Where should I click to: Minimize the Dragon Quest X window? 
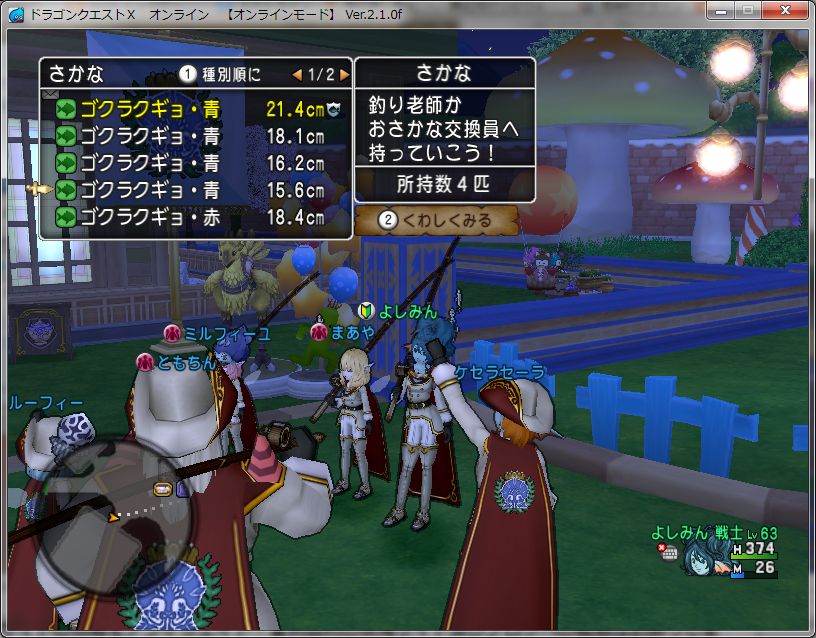pos(720,9)
